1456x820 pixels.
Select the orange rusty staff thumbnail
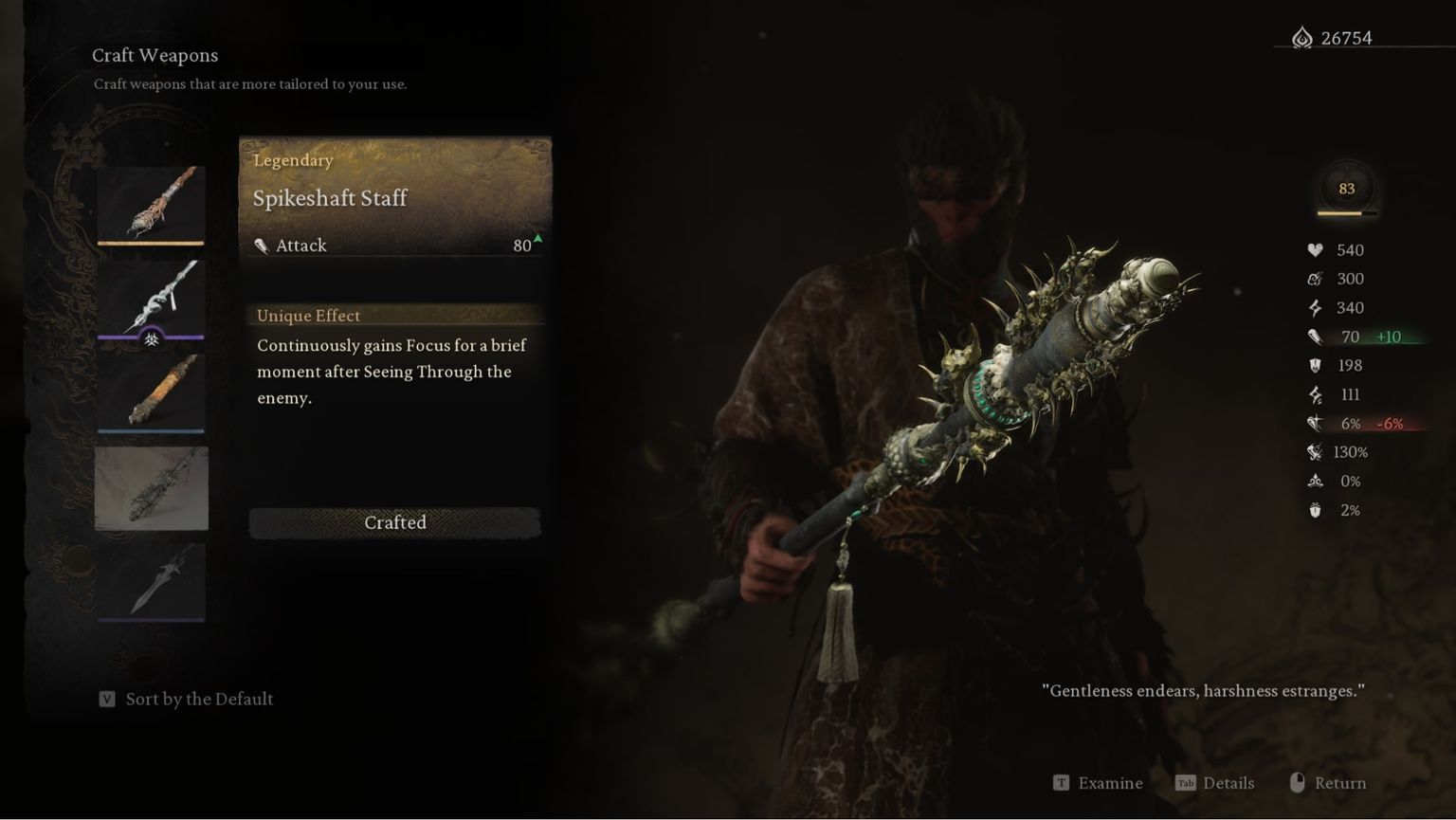pyautogui.click(x=151, y=392)
